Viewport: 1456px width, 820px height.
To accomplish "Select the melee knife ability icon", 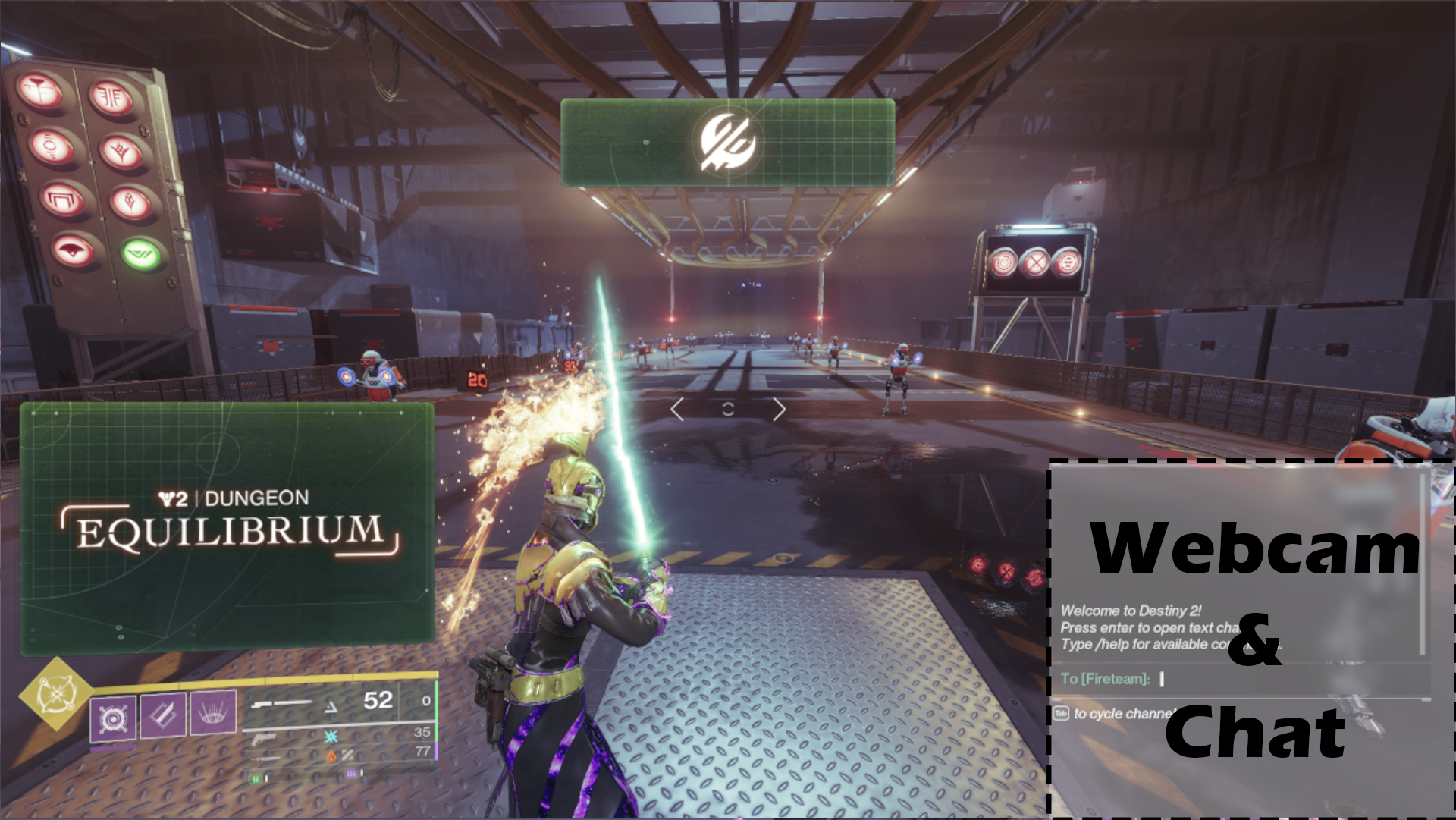I will click(163, 717).
